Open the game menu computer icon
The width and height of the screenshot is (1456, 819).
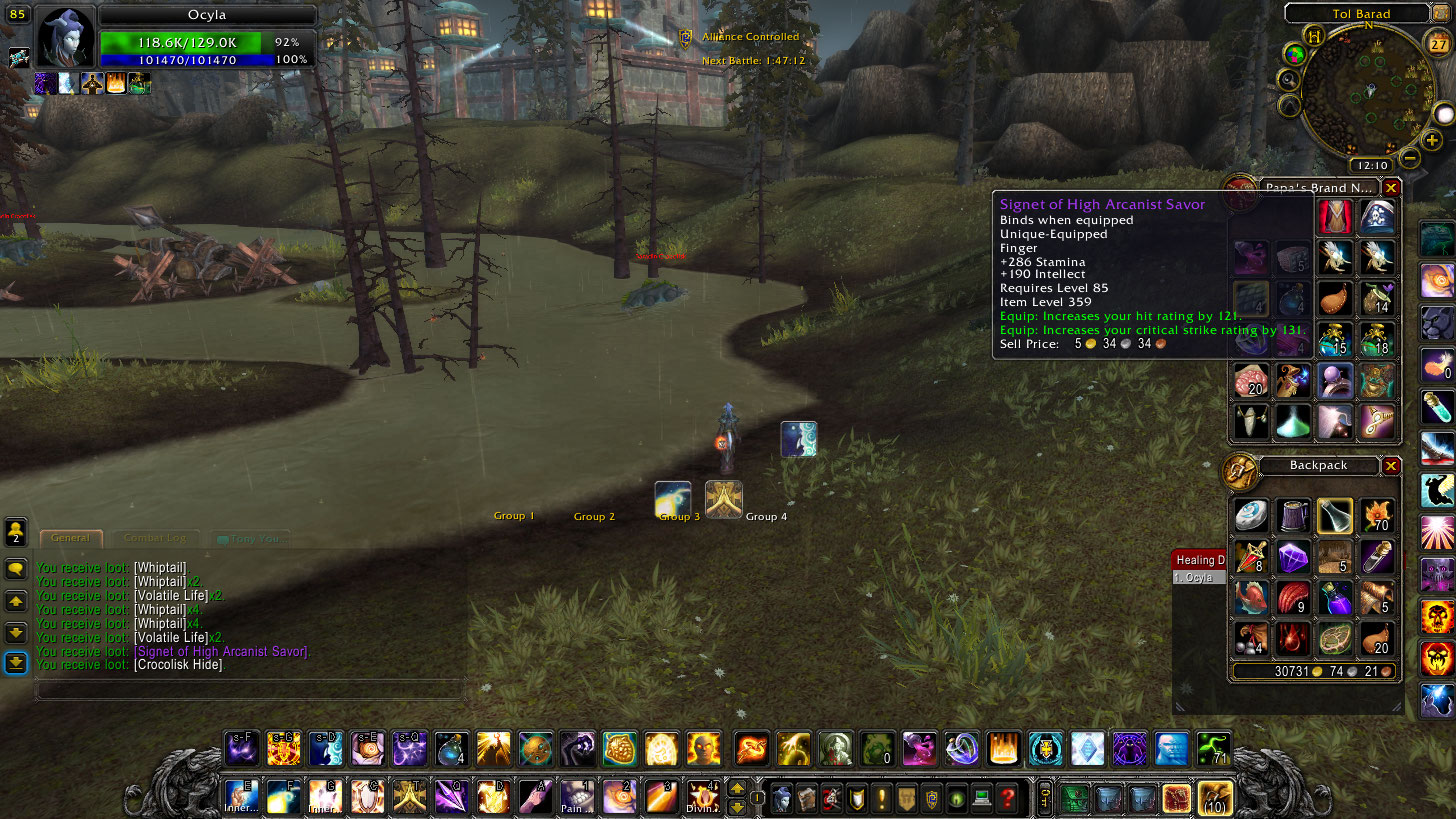pos(983,798)
